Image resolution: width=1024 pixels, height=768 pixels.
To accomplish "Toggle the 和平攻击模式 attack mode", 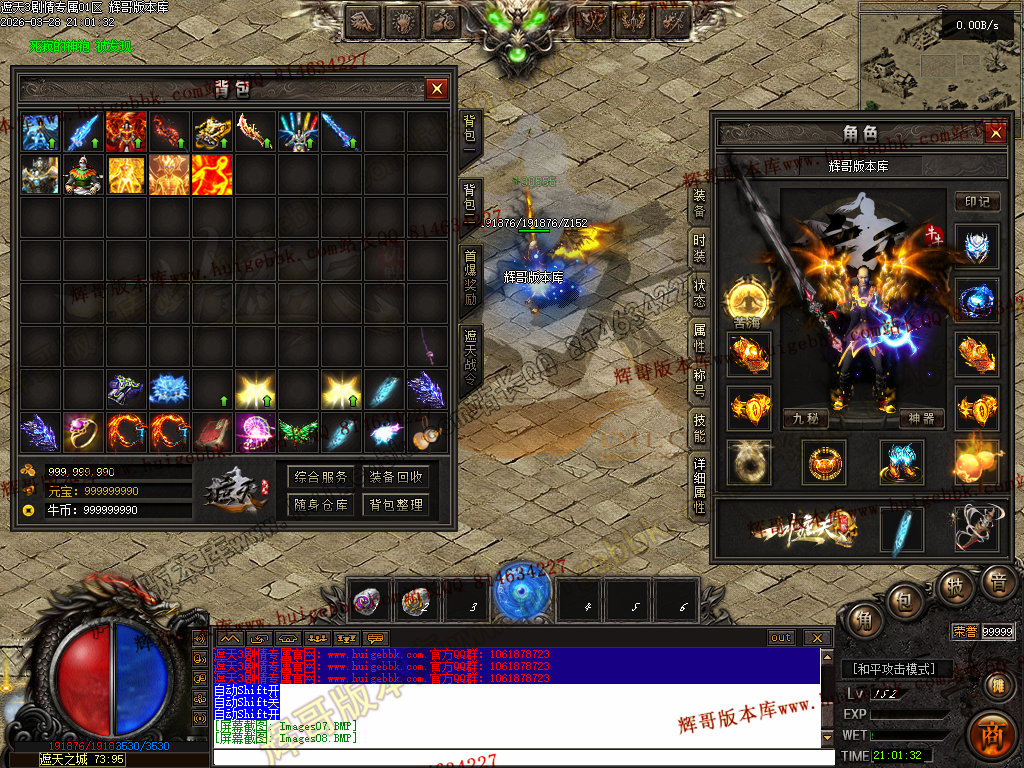I will point(894,668).
